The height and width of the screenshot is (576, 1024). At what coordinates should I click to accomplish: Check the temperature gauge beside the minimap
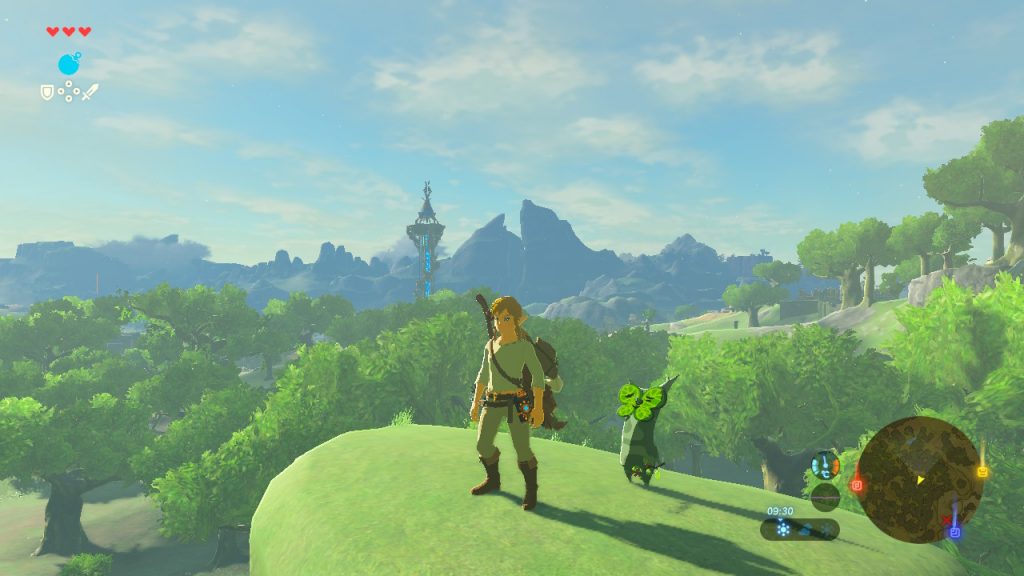[825, 464]
